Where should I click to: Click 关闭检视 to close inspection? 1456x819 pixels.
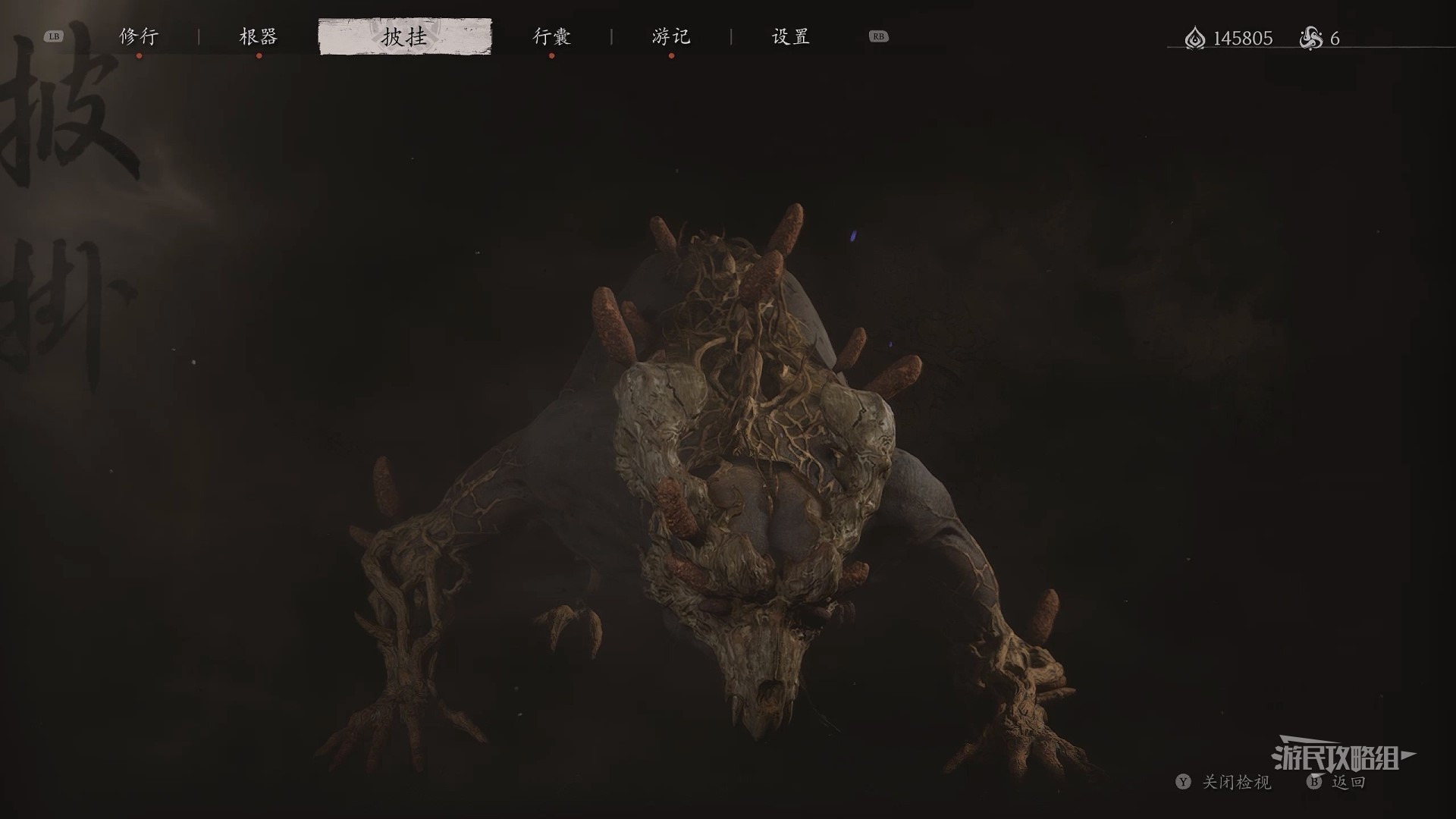point(1235,782)
